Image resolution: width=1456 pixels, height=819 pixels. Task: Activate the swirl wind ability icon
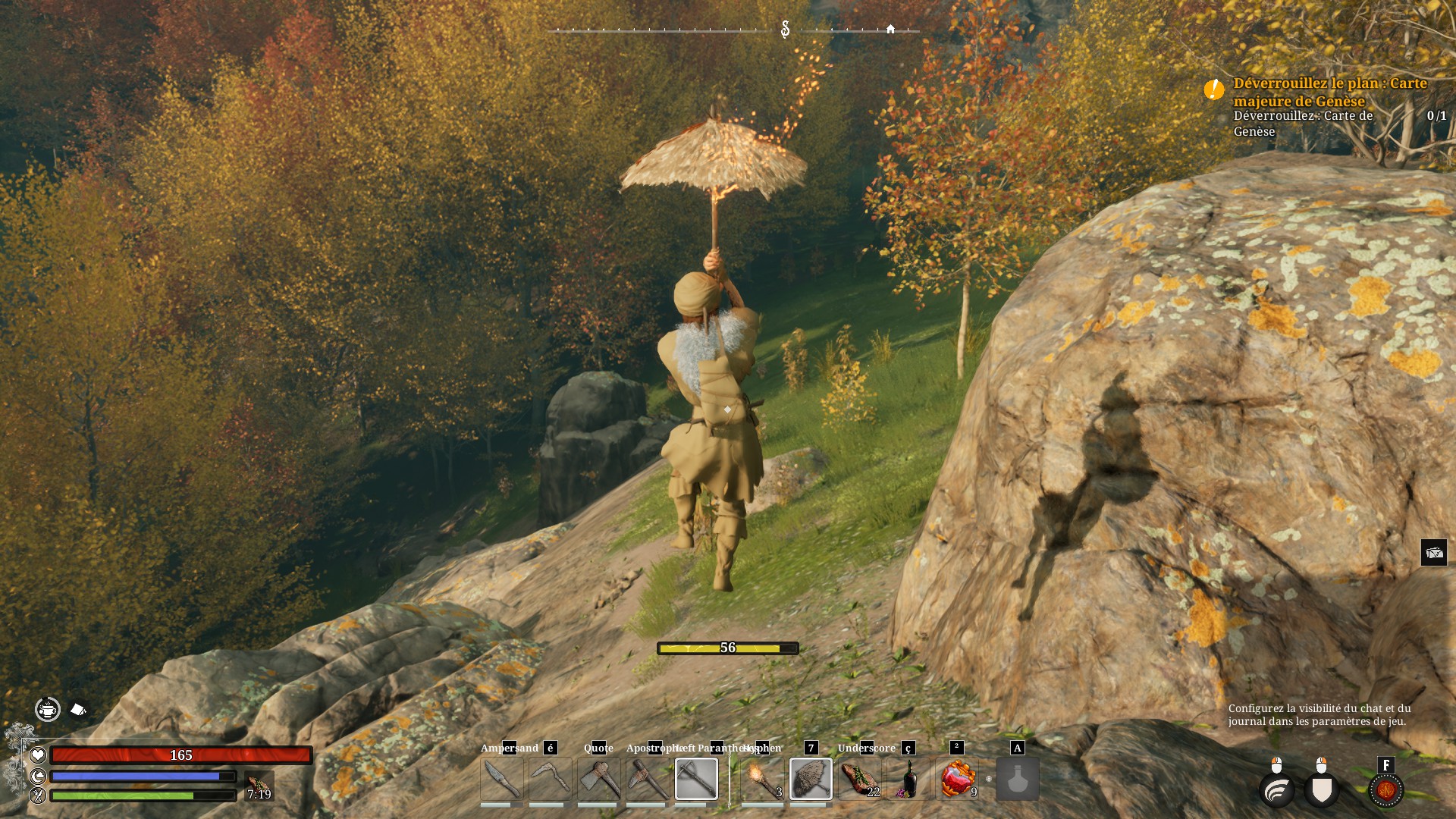click(1277, 789)
